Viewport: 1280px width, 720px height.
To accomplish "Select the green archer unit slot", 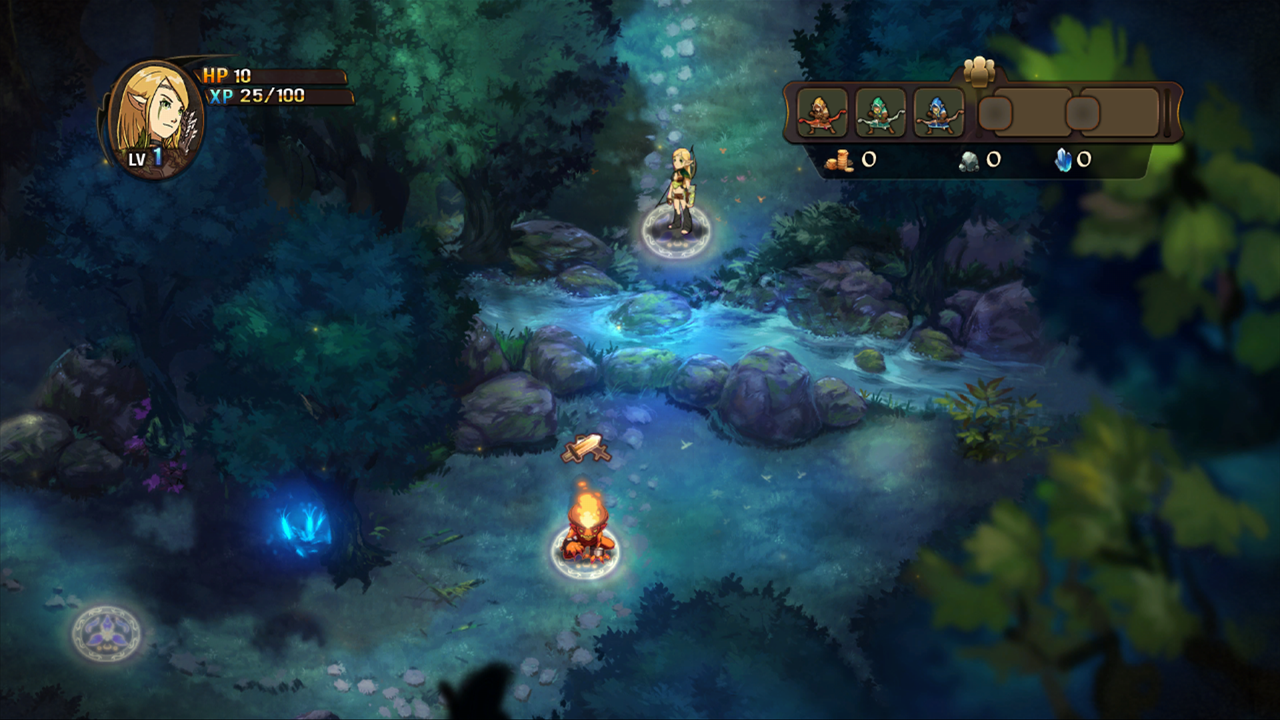I will pyautogui.click(x=881, y=113).
